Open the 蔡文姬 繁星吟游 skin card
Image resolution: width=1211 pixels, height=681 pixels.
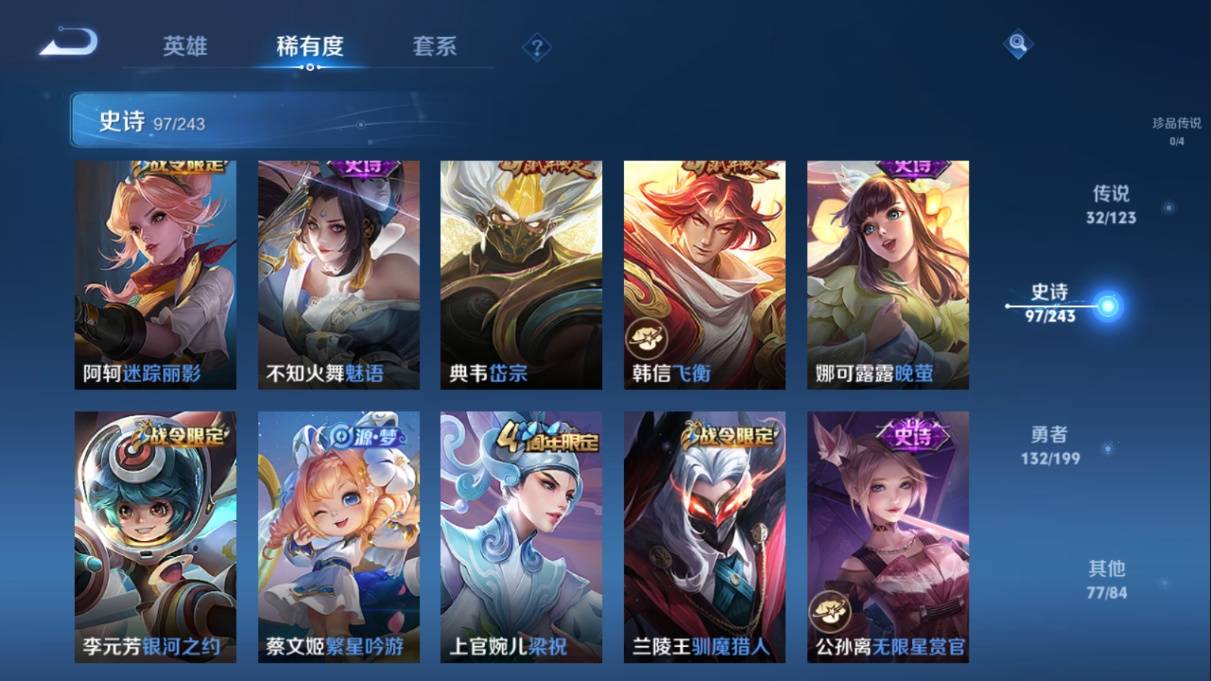click(x=339, y=537)
